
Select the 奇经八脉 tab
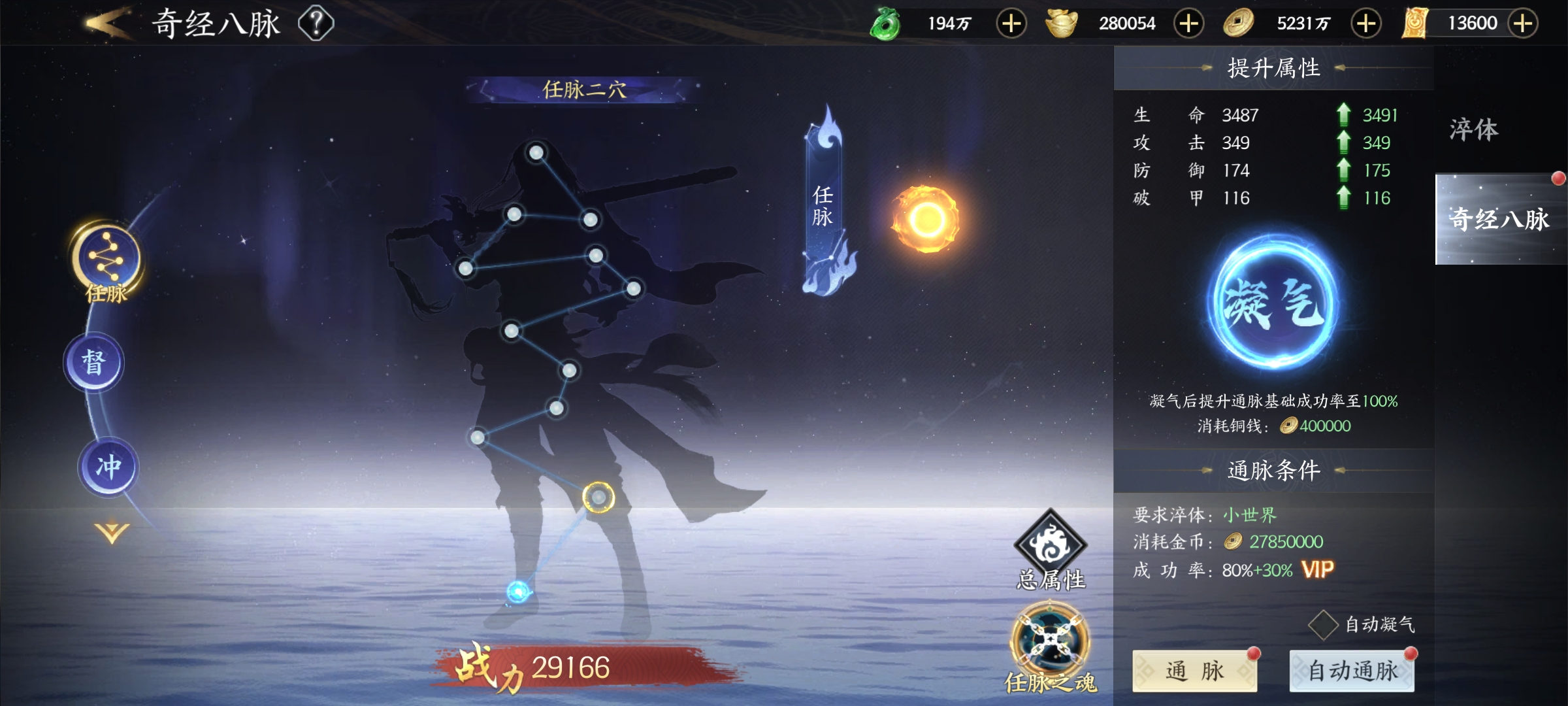click(x=1499, y=219)
